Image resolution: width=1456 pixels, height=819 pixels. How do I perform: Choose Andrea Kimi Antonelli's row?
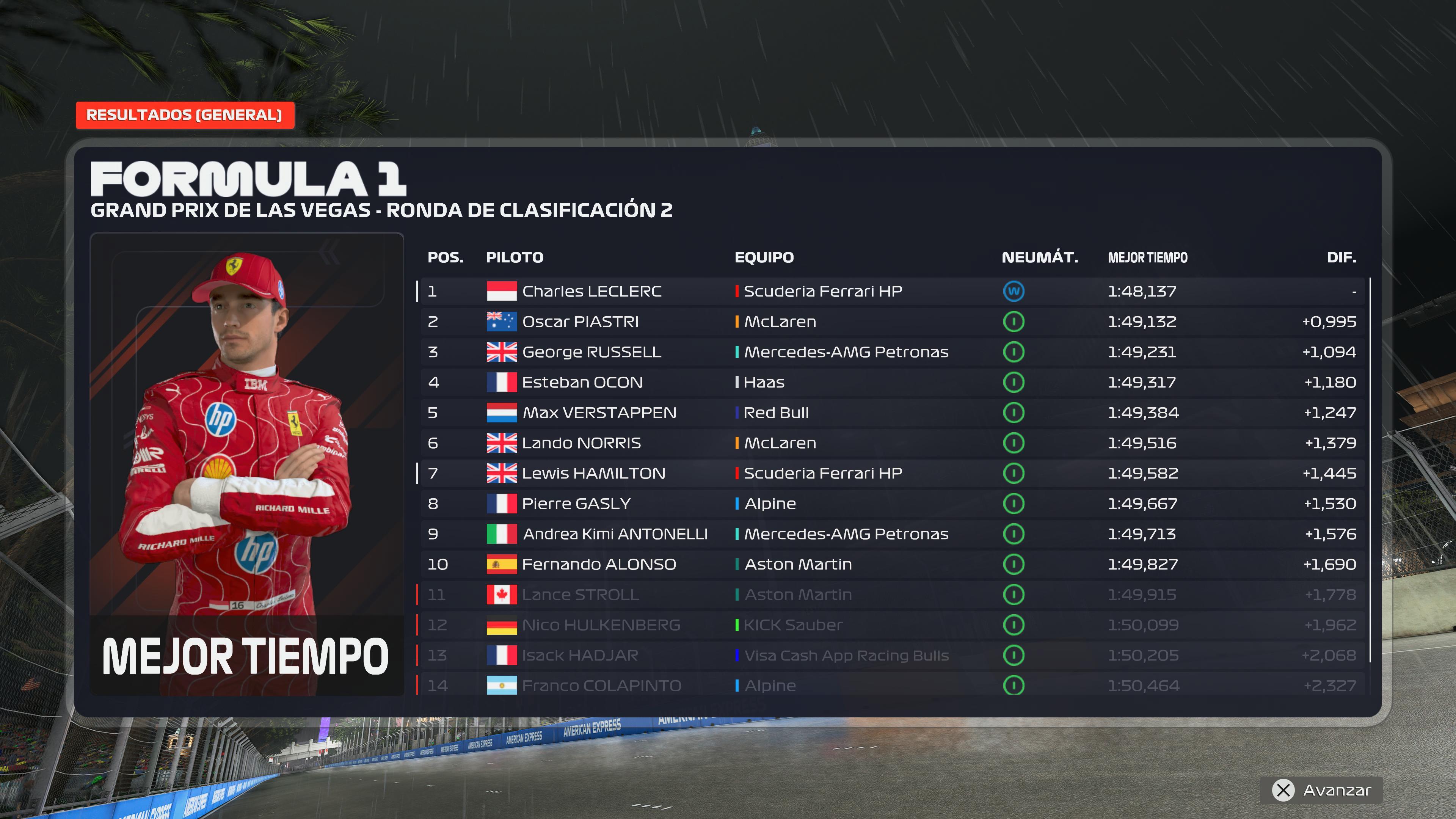tap(891, 534)
